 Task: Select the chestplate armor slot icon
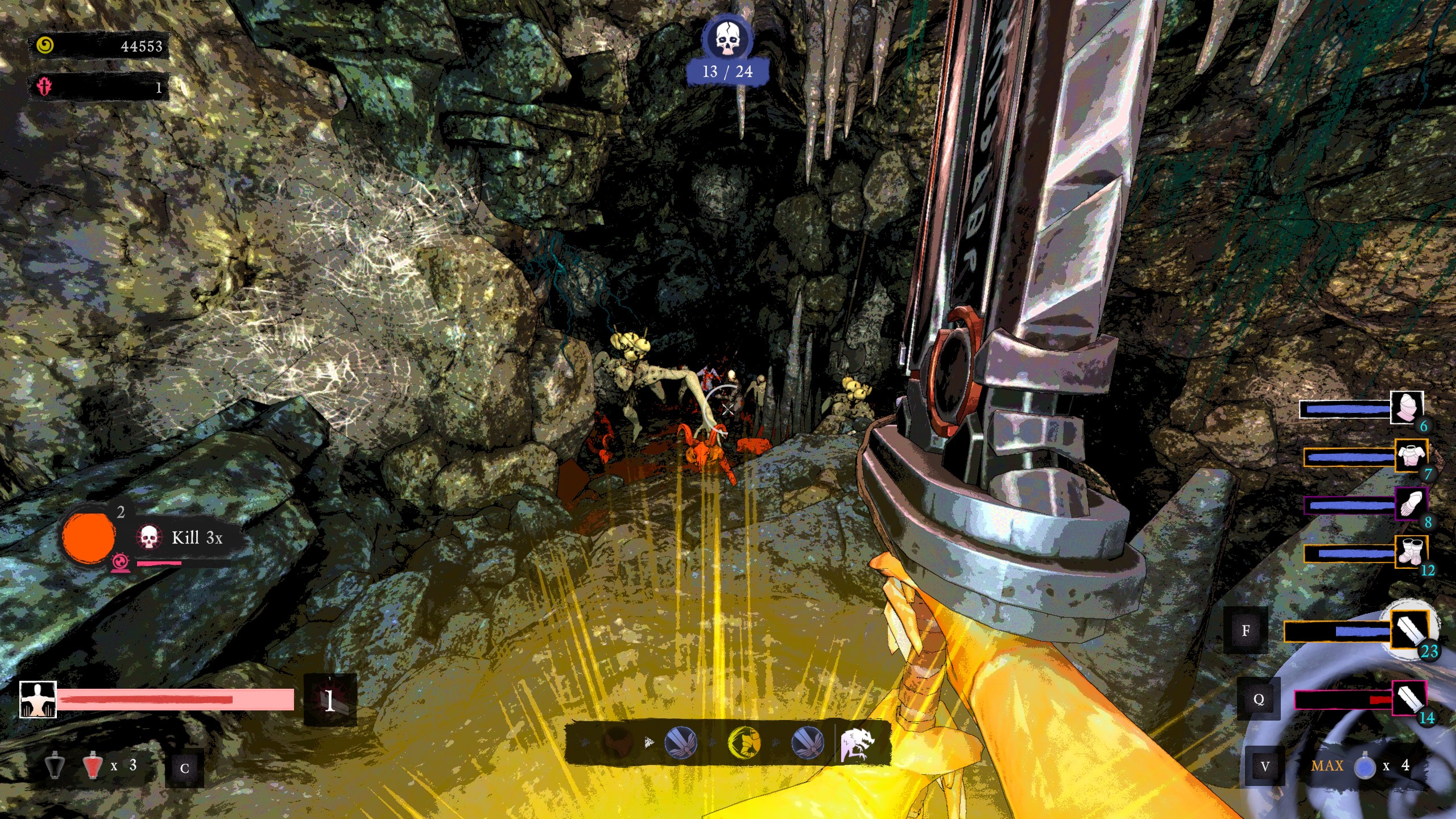1410,456
